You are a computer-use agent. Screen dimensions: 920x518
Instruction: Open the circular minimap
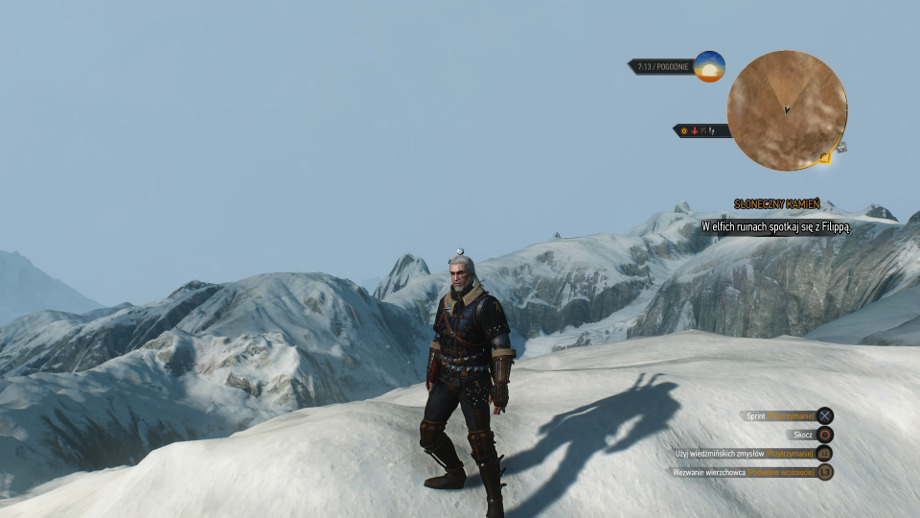[x=787, y=110]
